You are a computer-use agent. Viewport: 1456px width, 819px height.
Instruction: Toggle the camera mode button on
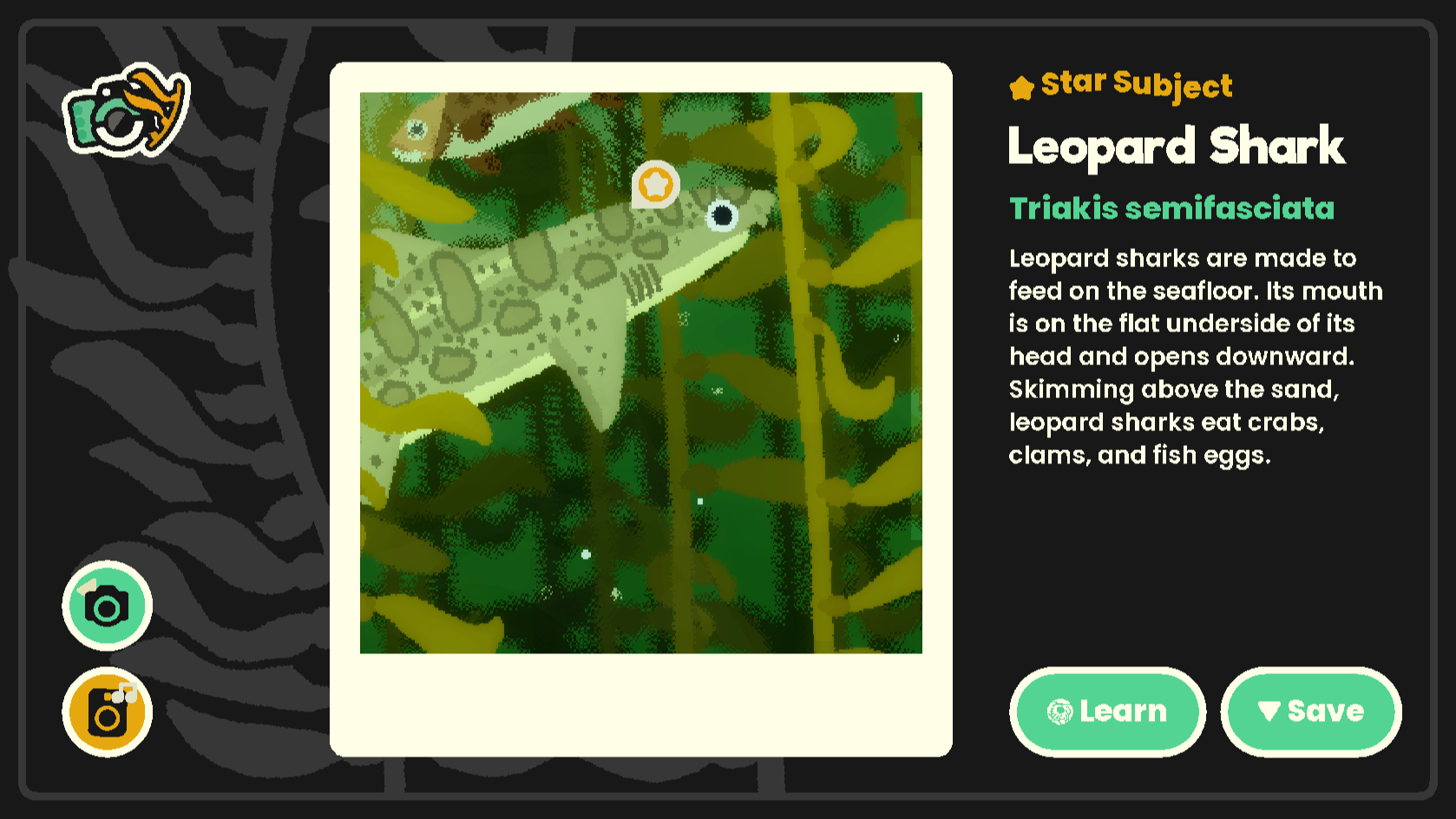coord(106,606)
